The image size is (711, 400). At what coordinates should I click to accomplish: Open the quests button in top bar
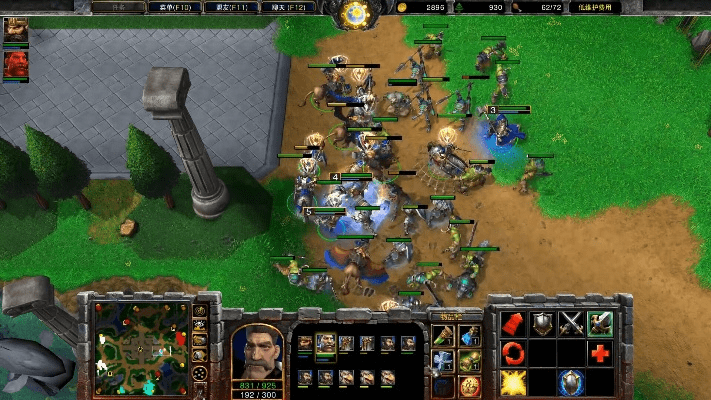116,7
